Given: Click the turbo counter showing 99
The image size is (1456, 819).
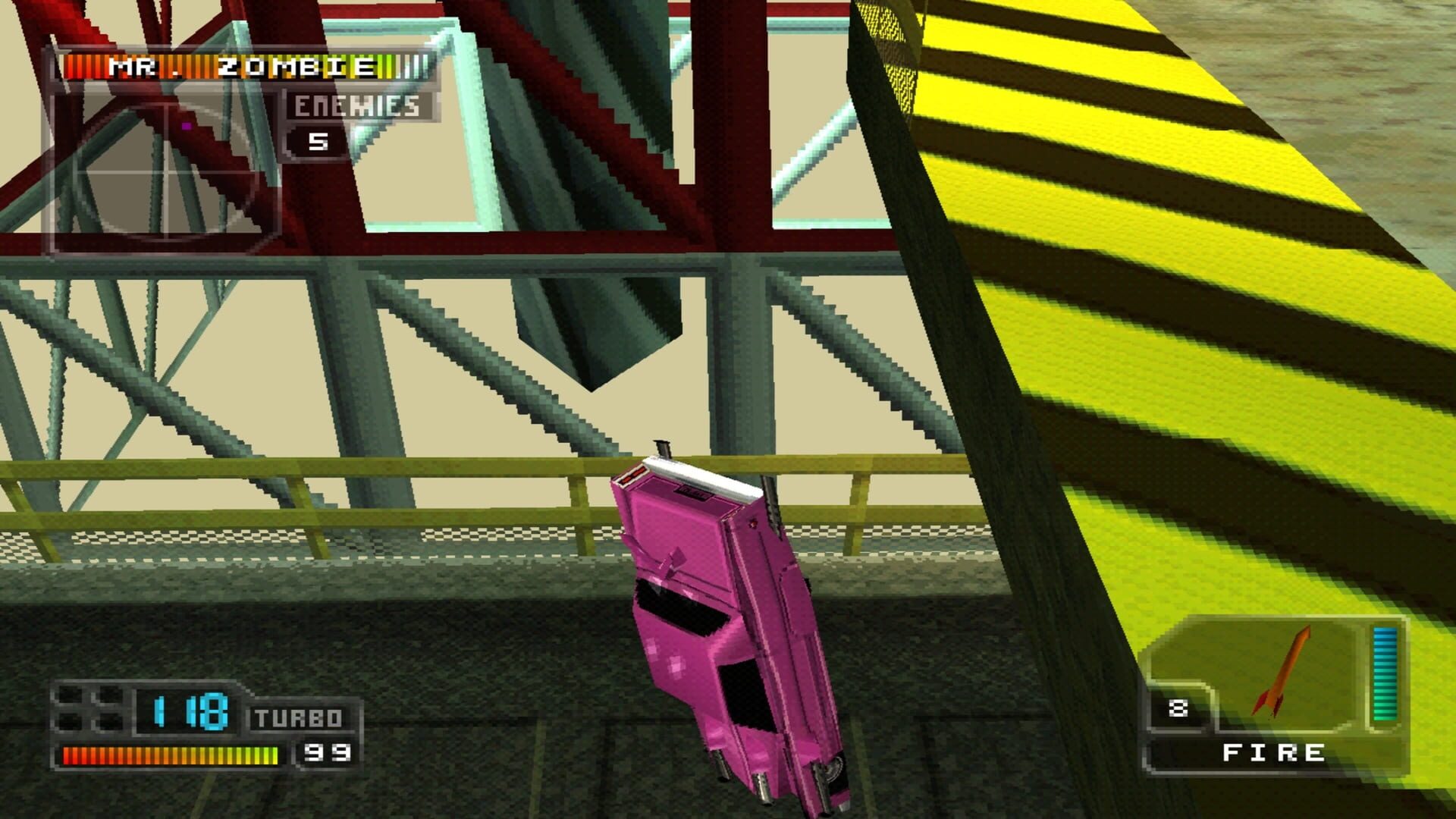Looking at the screenshot, I should 328,753.
